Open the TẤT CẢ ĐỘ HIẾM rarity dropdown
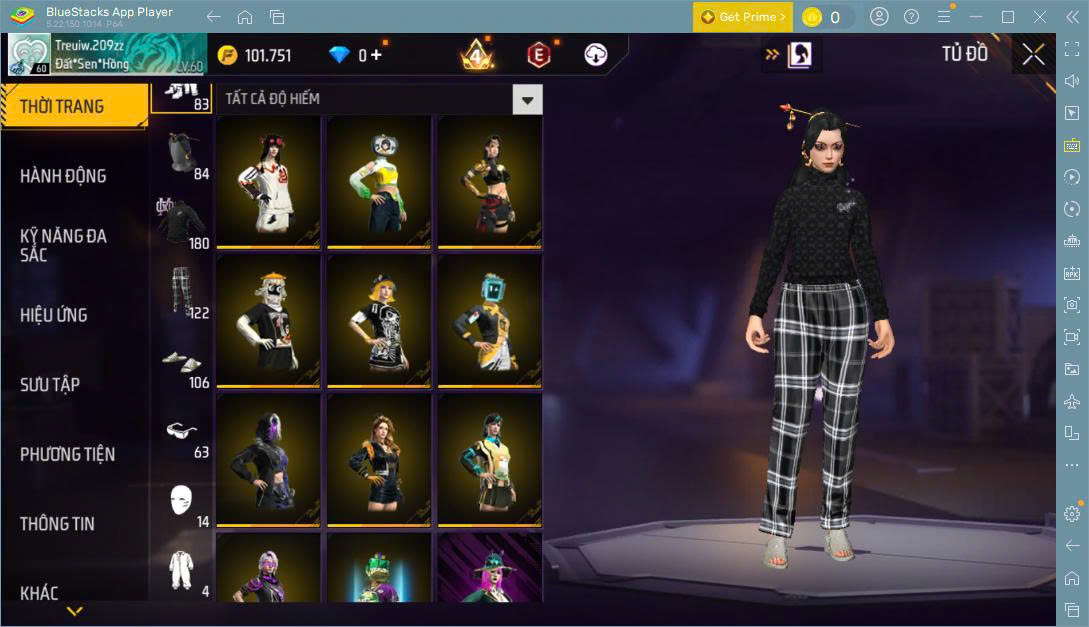 coord(527,99)
